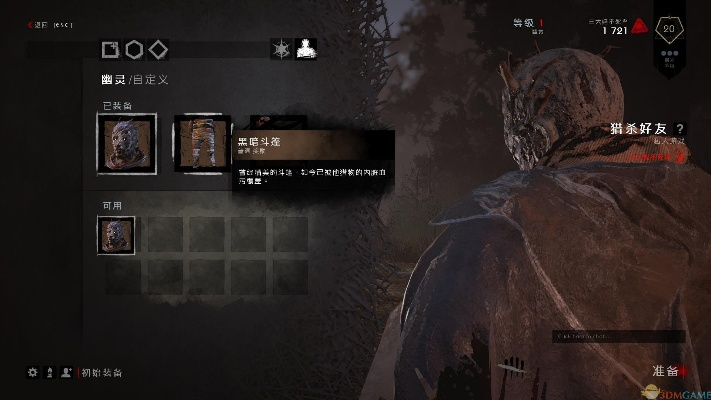This screenshot has width=711, height=400.
Task: Select the equipped Wraith head slot
Action: point(126,143)
